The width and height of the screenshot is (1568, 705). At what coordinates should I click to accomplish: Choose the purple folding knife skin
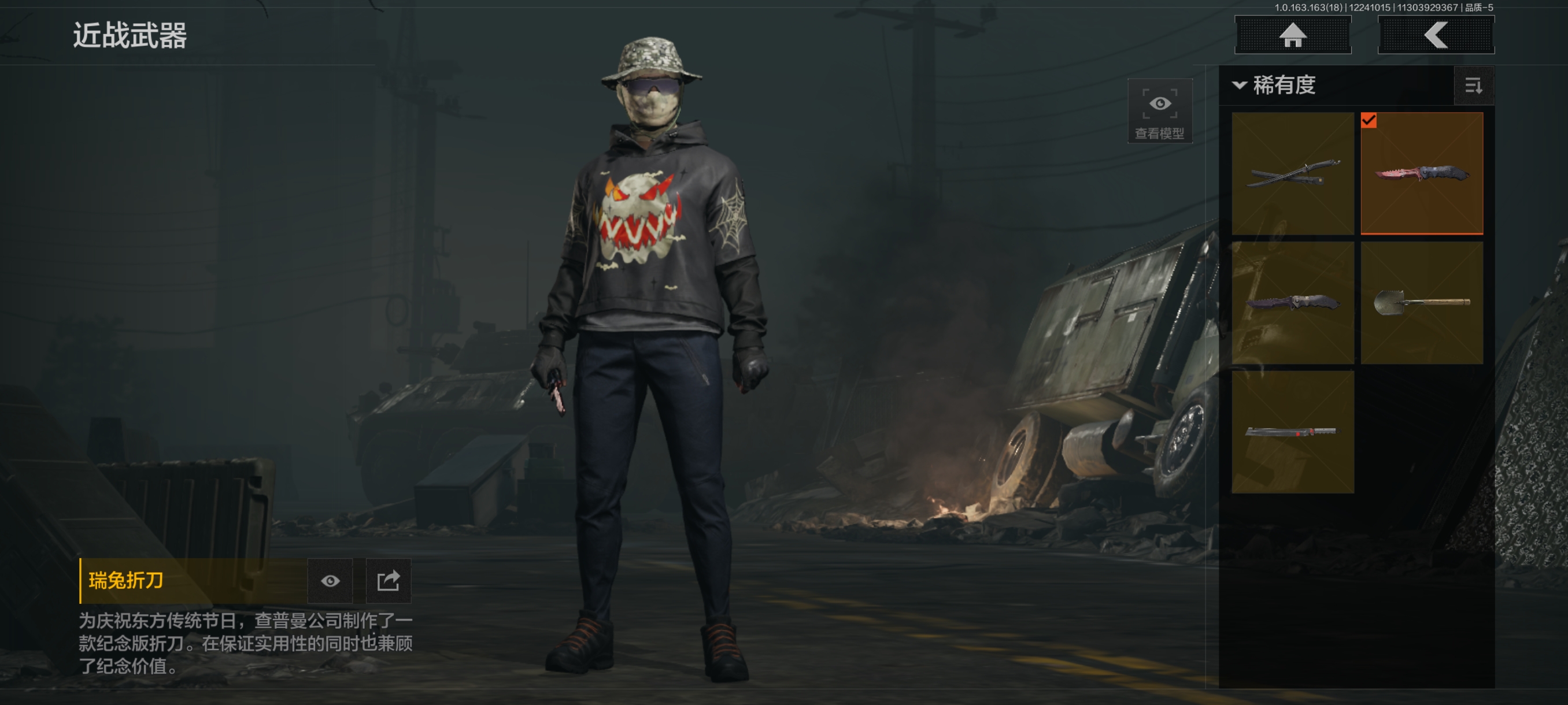click(1292, 302)
